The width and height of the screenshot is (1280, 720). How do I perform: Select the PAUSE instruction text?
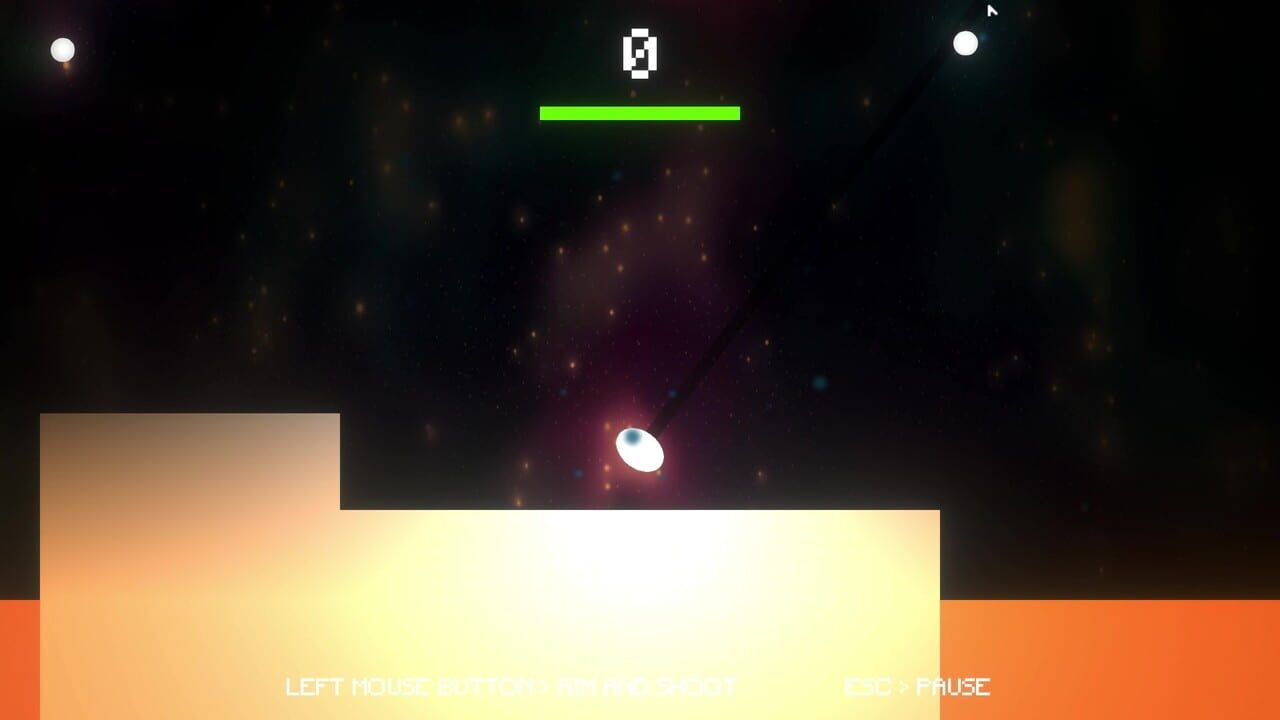point(955,687)
